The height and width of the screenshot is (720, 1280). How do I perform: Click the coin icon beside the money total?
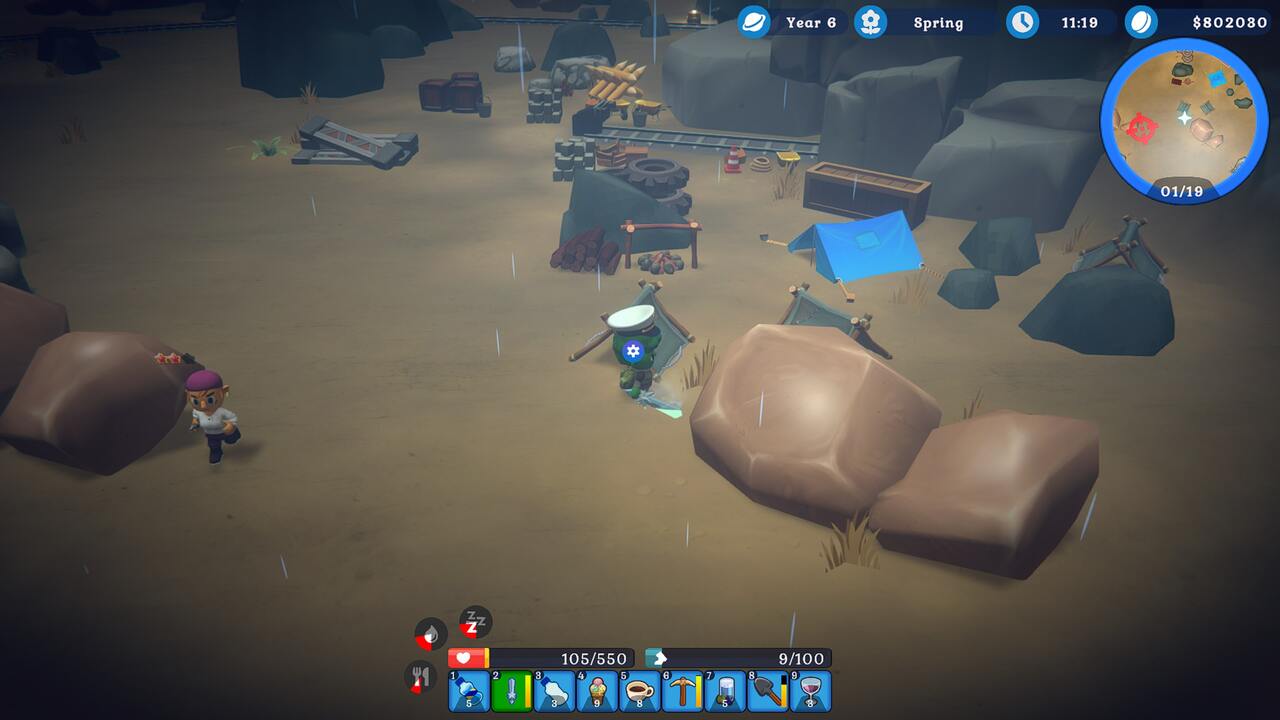tap(1142, 22)
